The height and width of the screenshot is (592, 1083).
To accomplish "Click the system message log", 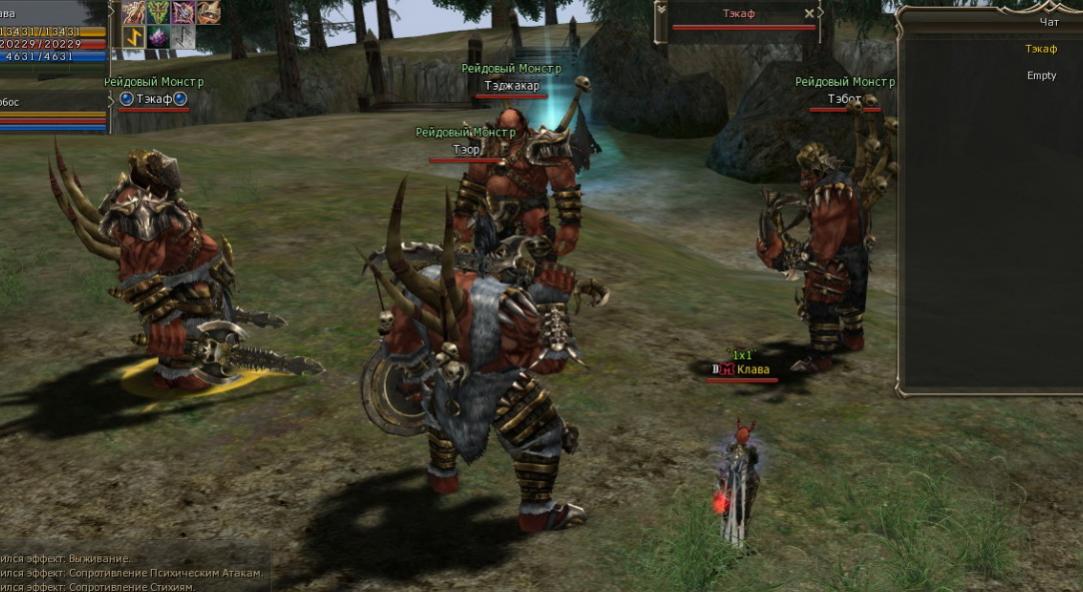I will click(130, 573).
